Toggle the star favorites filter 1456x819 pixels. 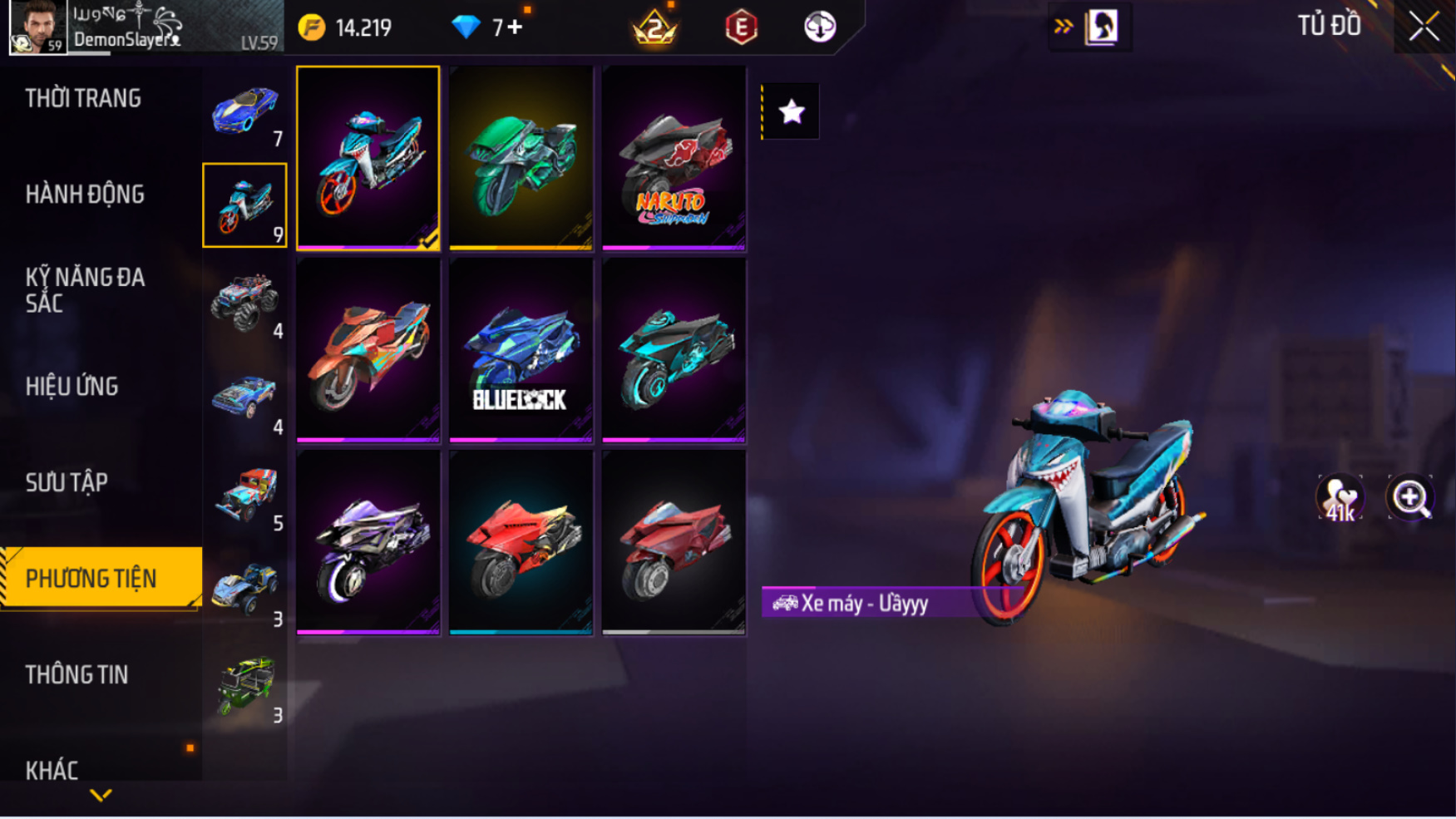point(791,111)
